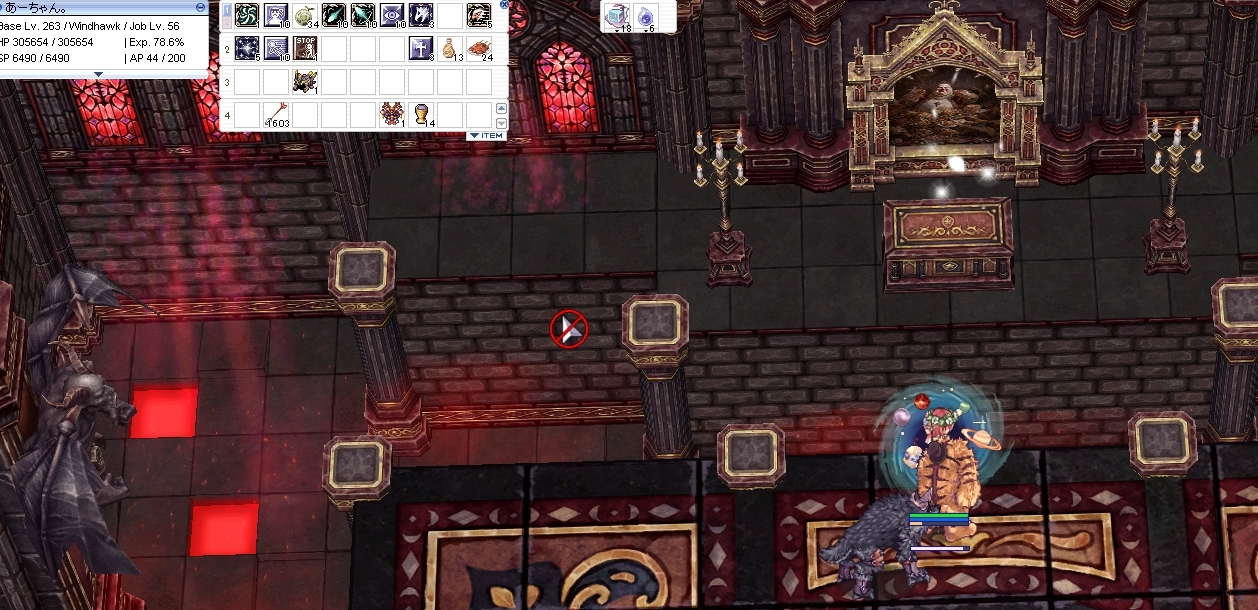Viewport: 1258px width, 610px height.
Task: Select the red winged item slot
Action: coord(391,114)
